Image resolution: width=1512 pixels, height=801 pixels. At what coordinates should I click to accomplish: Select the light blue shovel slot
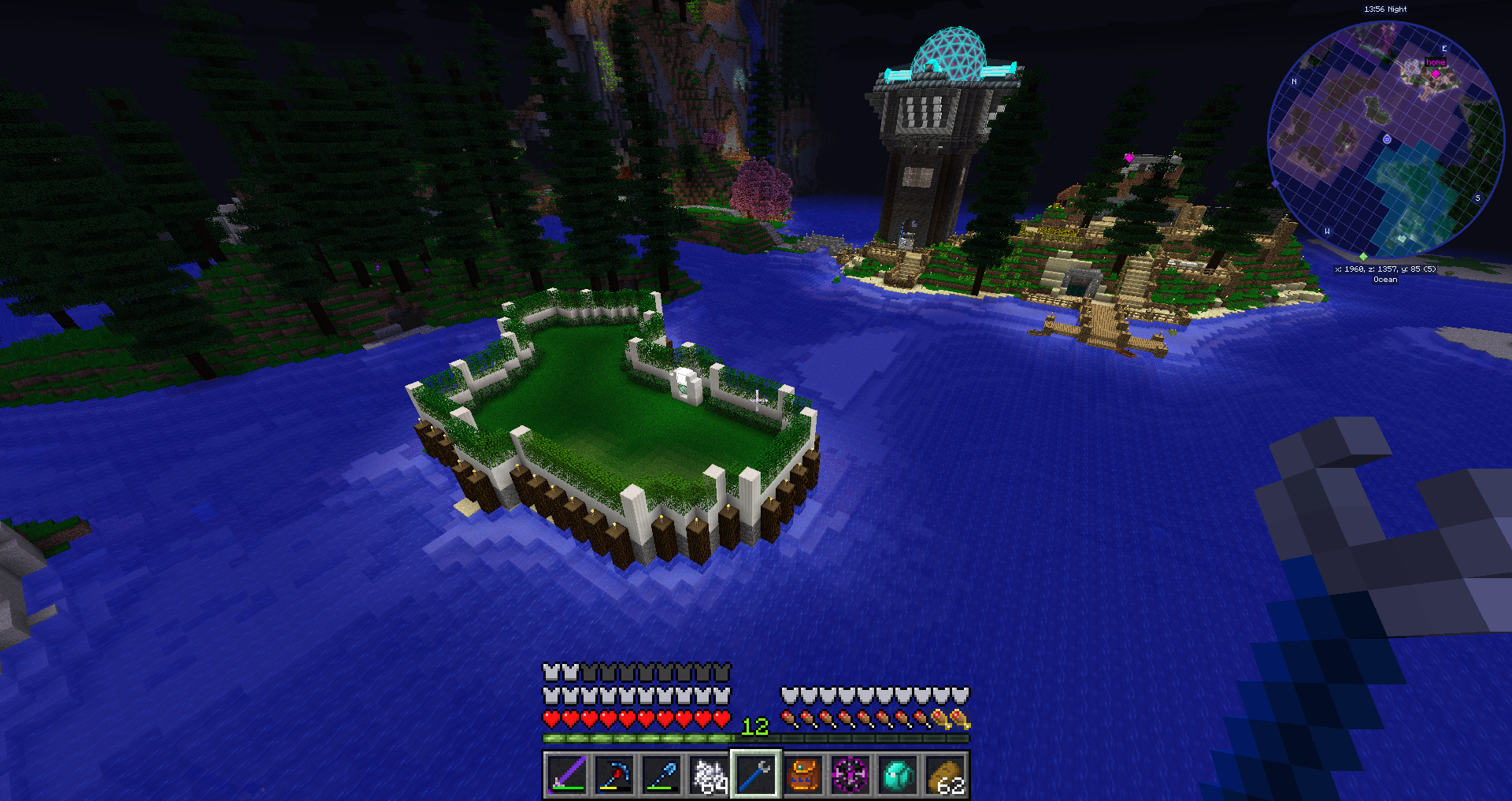pyautogui.click(x=661, y=775)
